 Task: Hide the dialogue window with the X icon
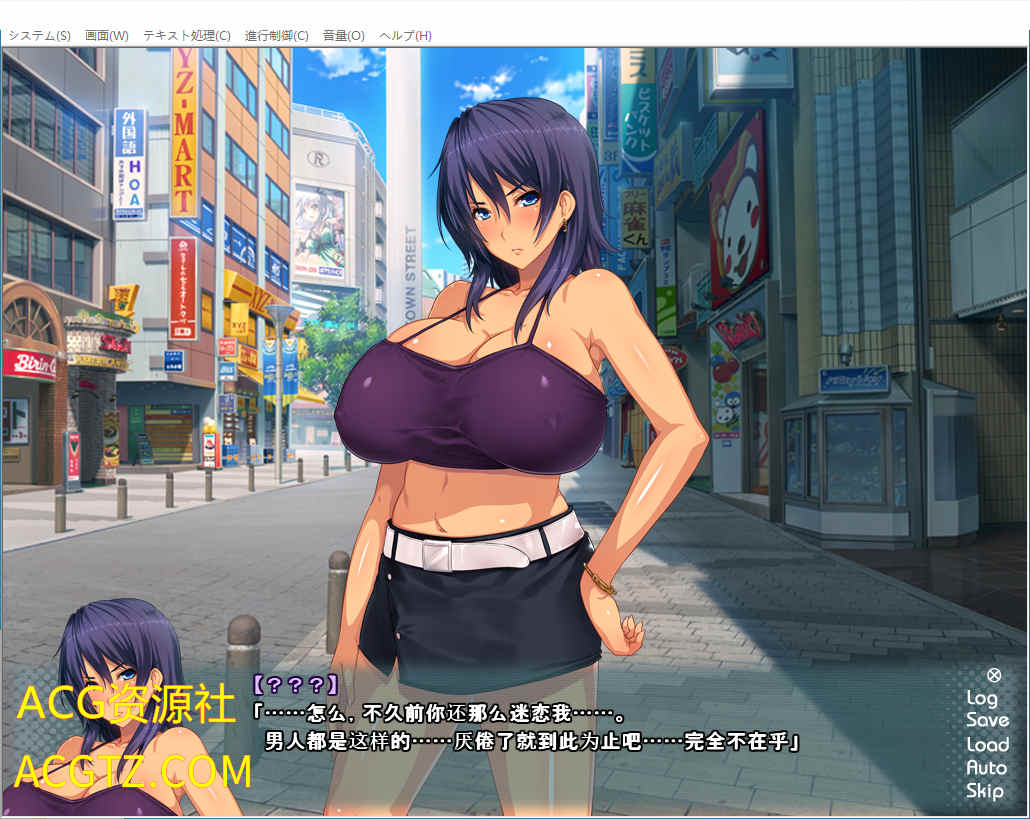pyautogui.click(x=993, y=675)
